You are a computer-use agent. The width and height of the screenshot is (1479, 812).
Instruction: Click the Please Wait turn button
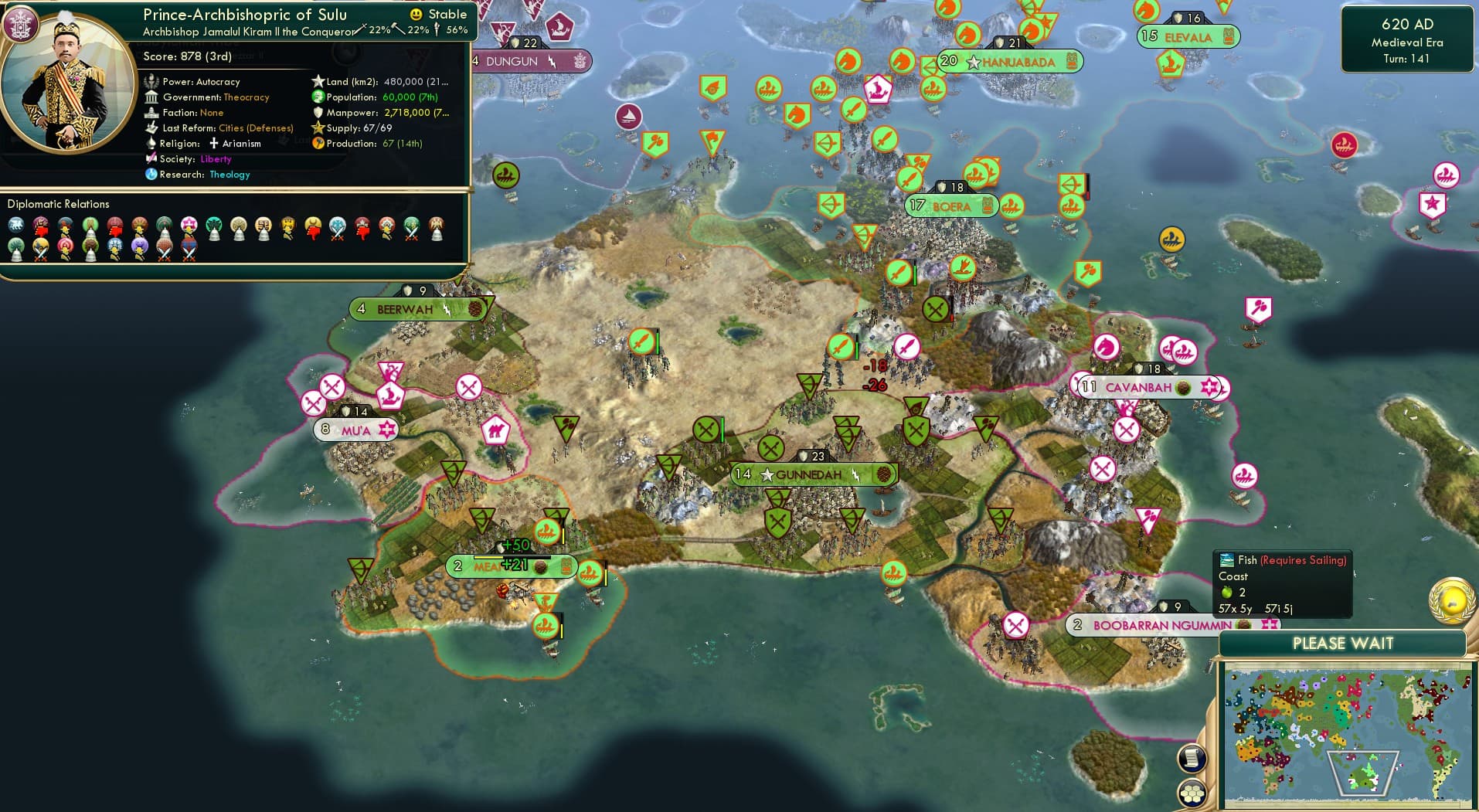(1343, 644)
